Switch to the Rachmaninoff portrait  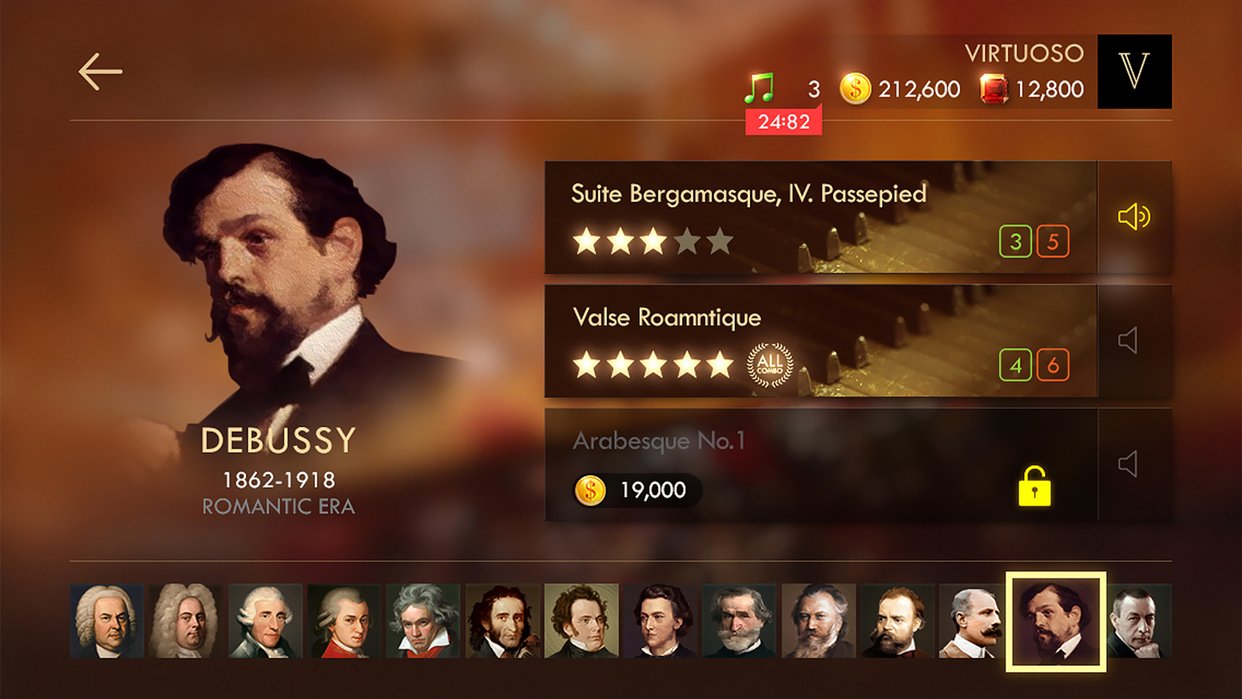tap(1140, 621)
